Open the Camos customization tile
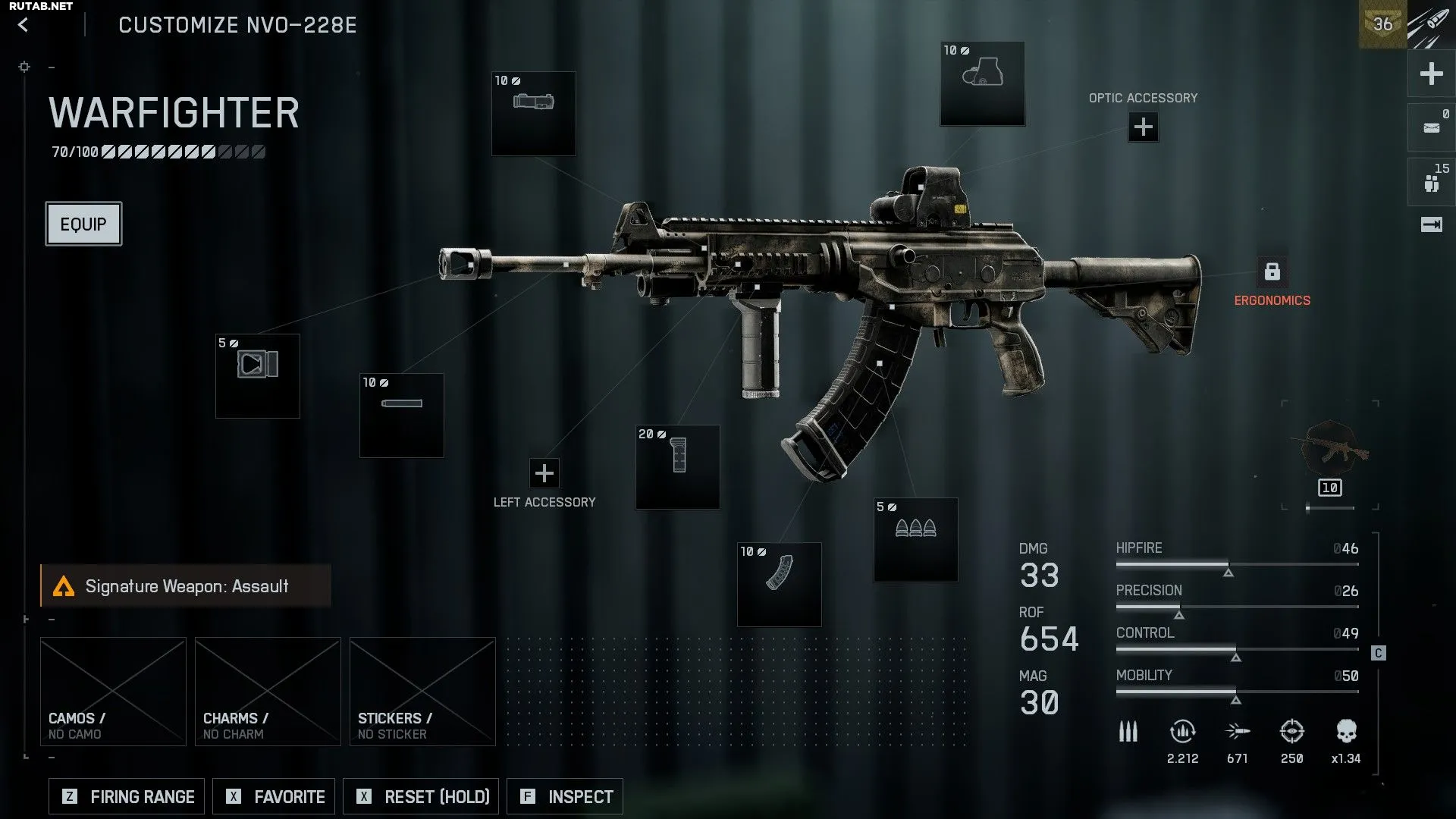Screen dimensions: 1456x819 pyautogui.click(x=113, y=691)
